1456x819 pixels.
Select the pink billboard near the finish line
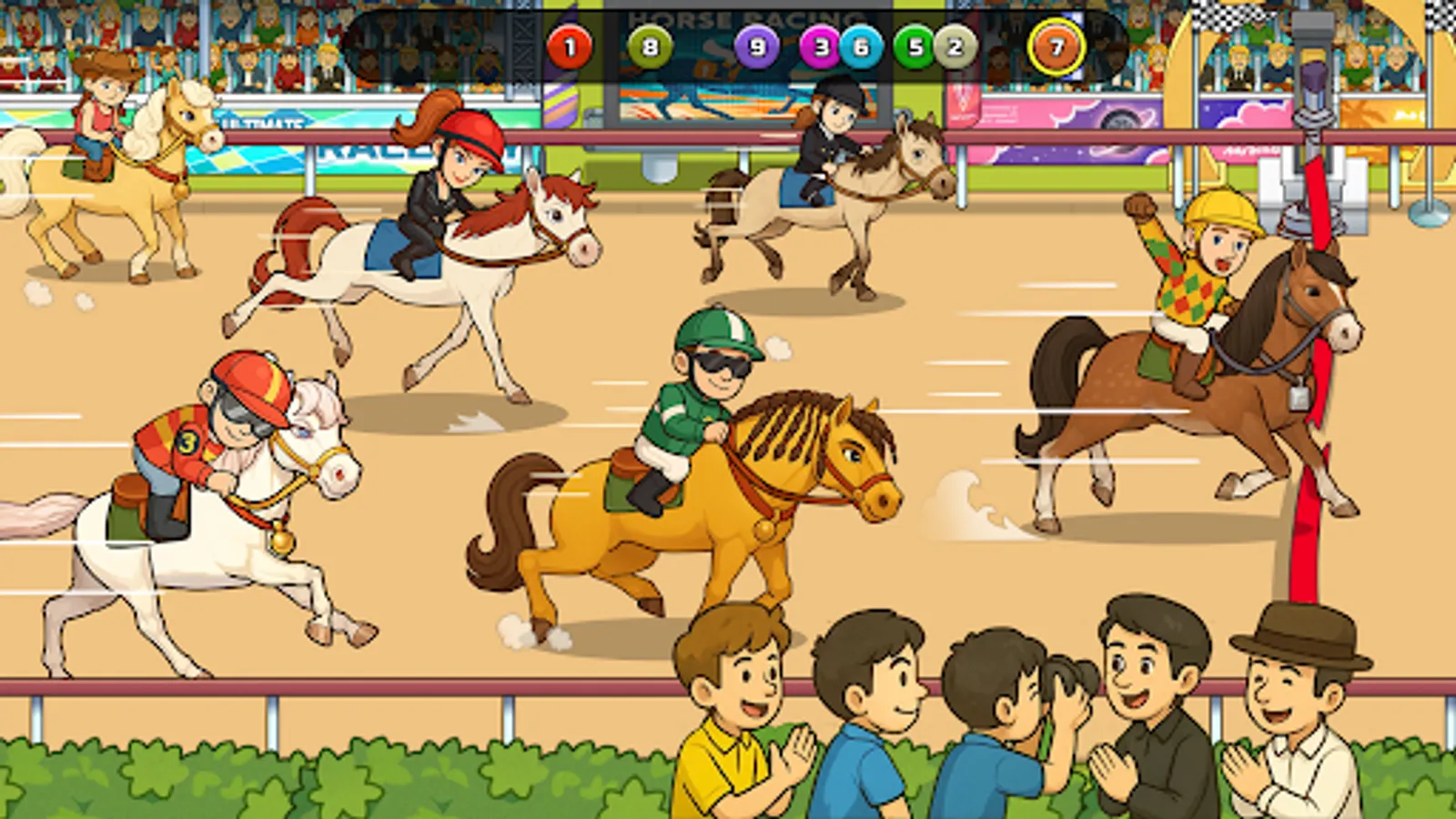[1247, 118]
